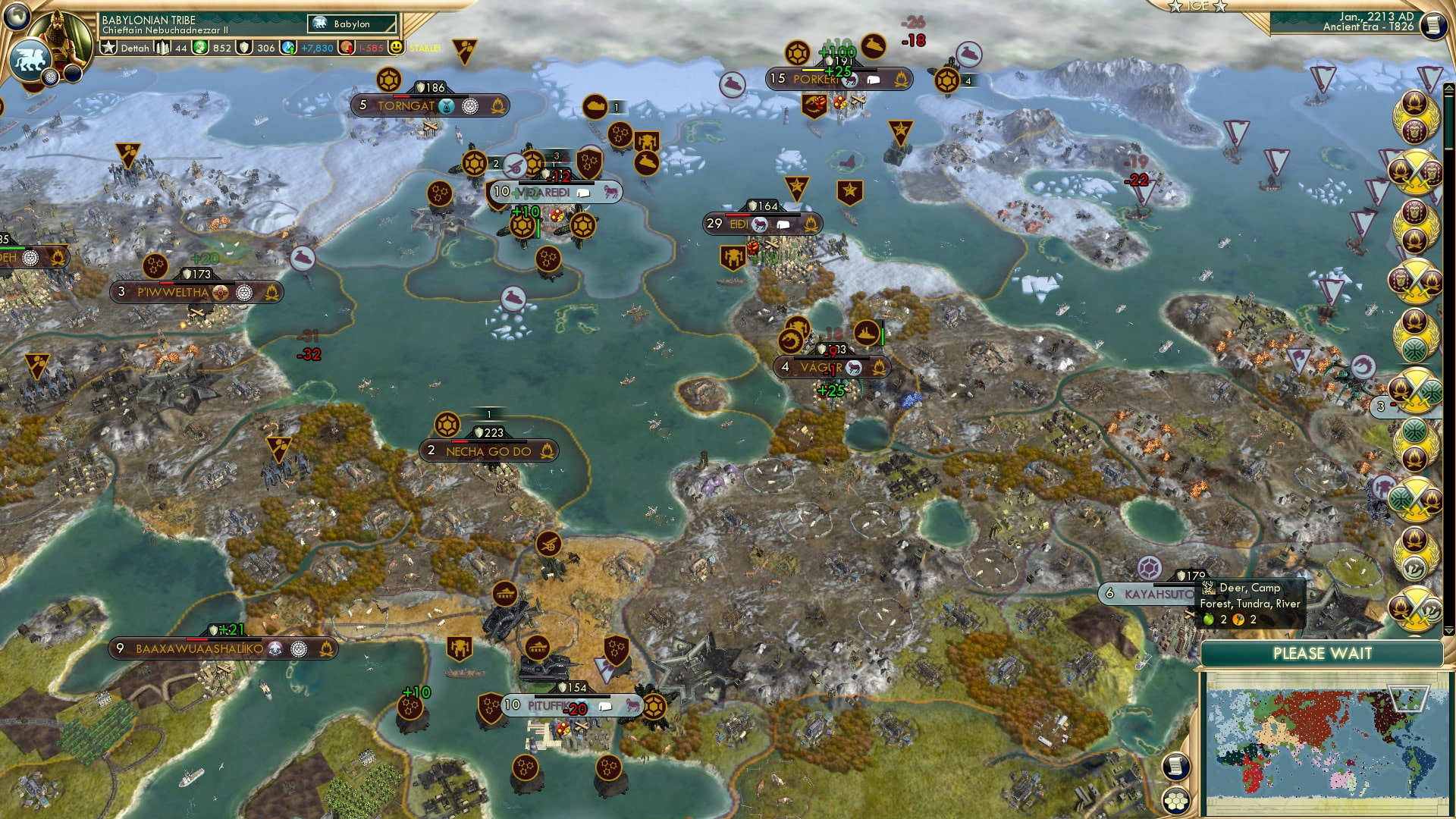Toggle the hex grid overlay button near minimap
Image resolution: width=1456 pixels, height=819 pixels.
[x=1177, y=802]
